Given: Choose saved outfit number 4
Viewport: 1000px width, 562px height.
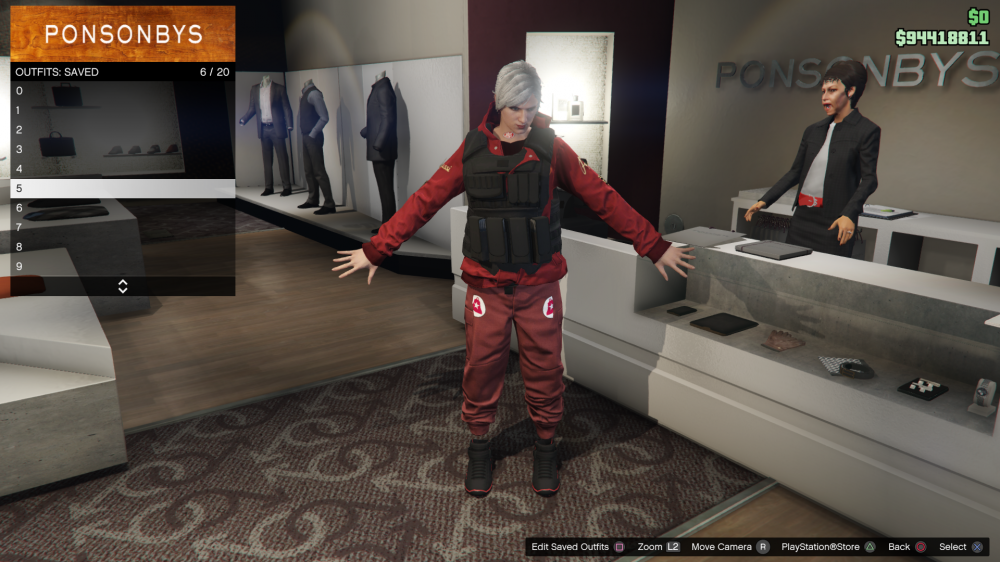Looking at the screenshot, I should point(122,169).
